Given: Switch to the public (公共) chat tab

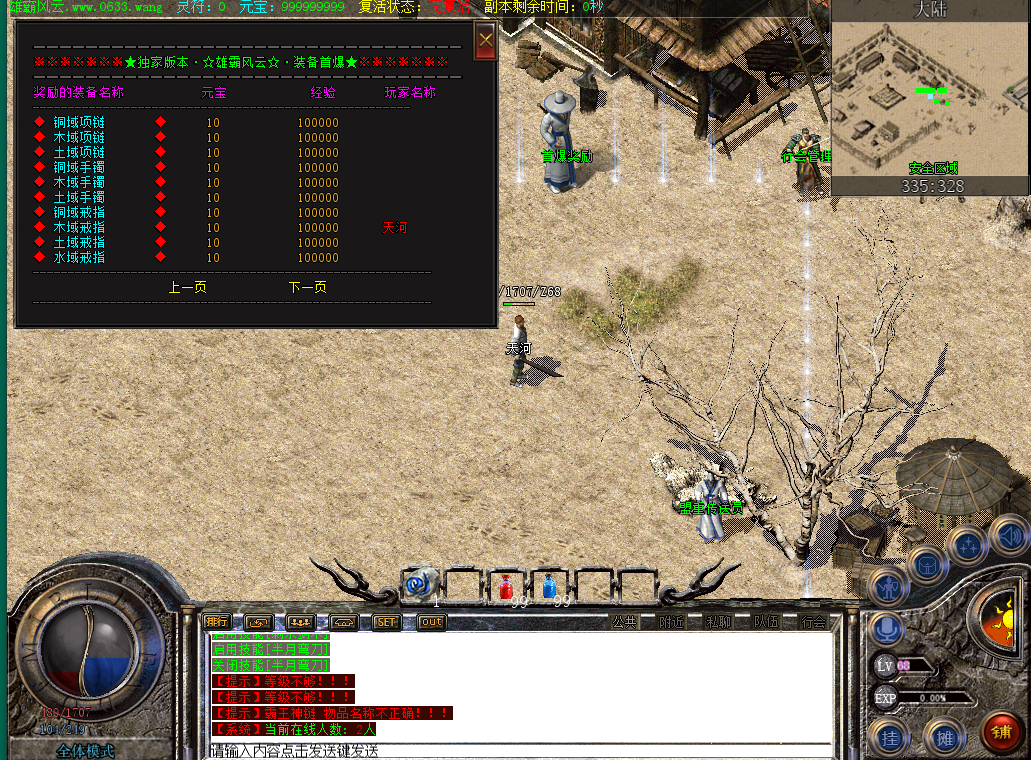Looking at the screenshot, I should pyautogui.click(x=624, y=622).
